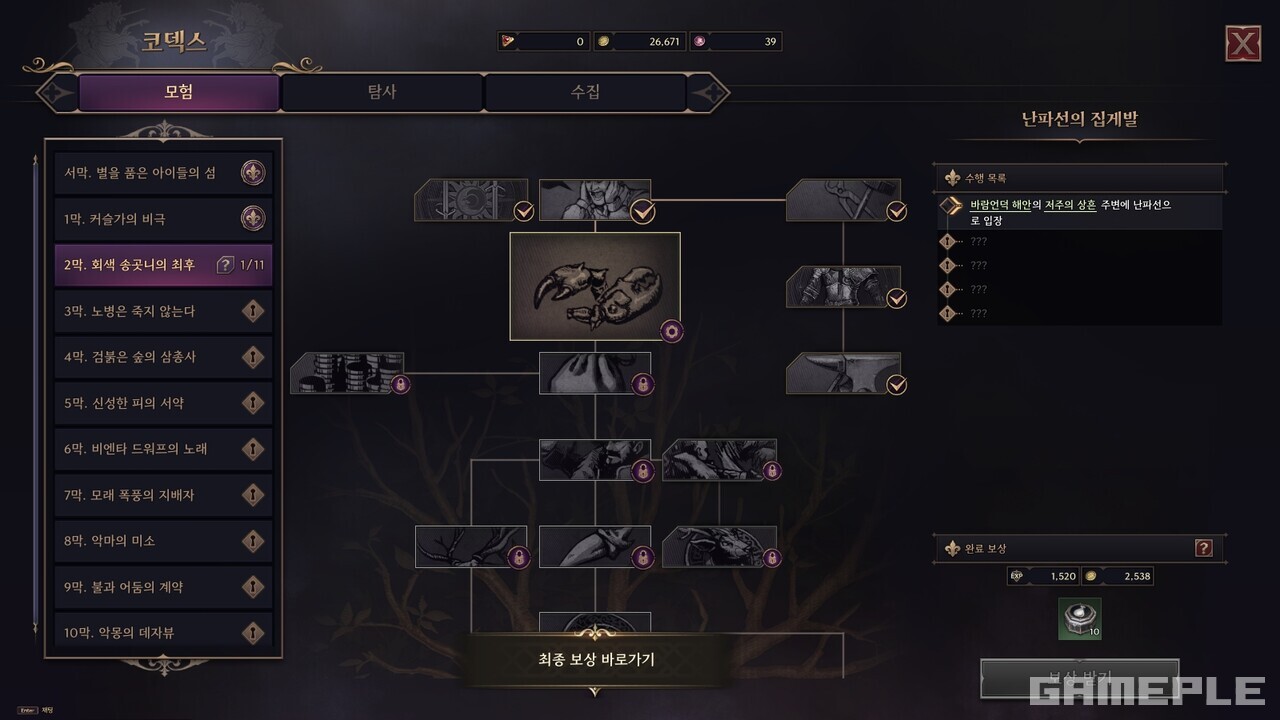Select the locked deer head quest node
Screen dimensions: 1280x720
click(x=719, y=547)
